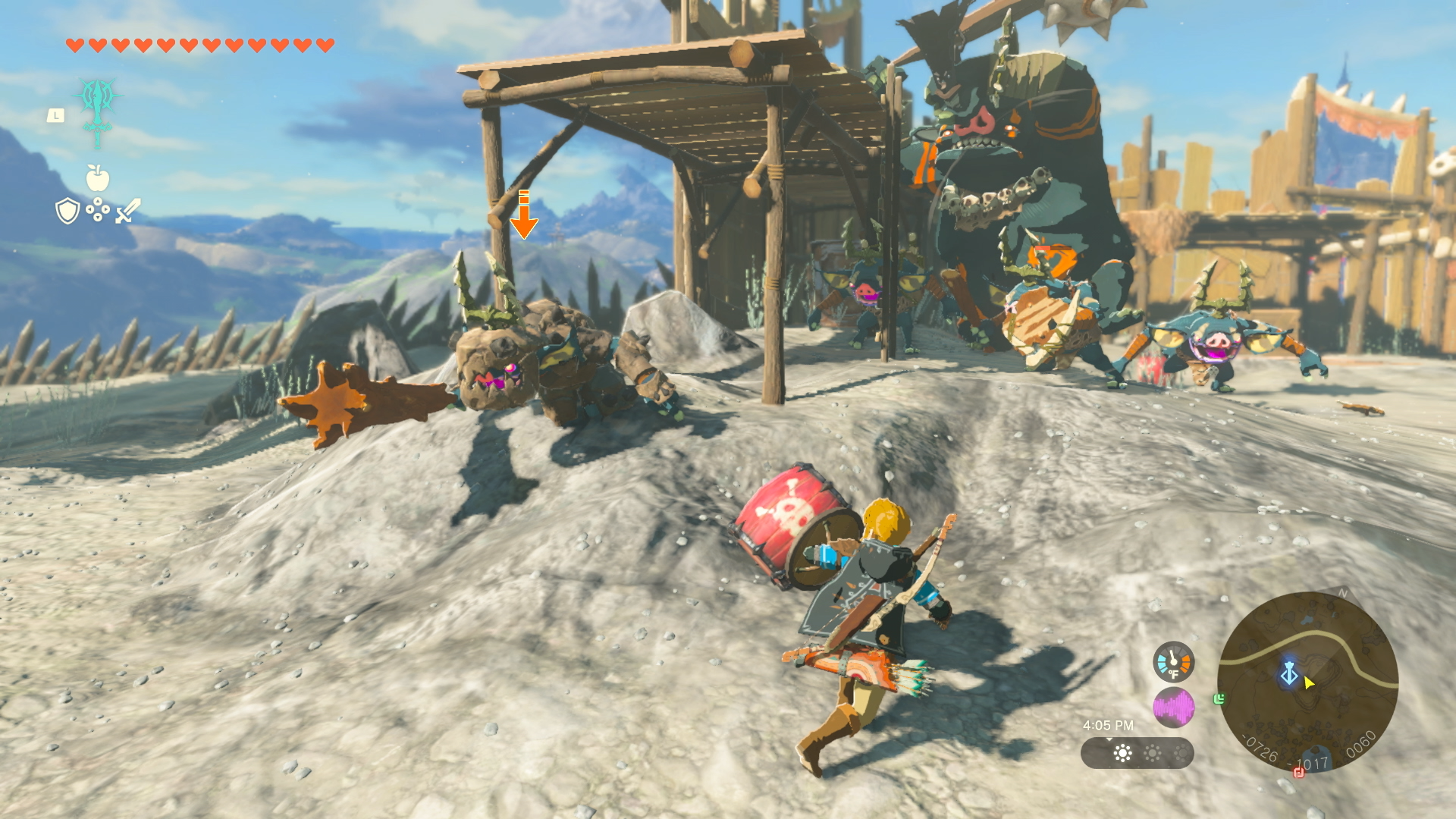Viewport: 1456px width, 819px height.
Task: Toggle the temperature gauge display
Action: tap(1173, 661)
